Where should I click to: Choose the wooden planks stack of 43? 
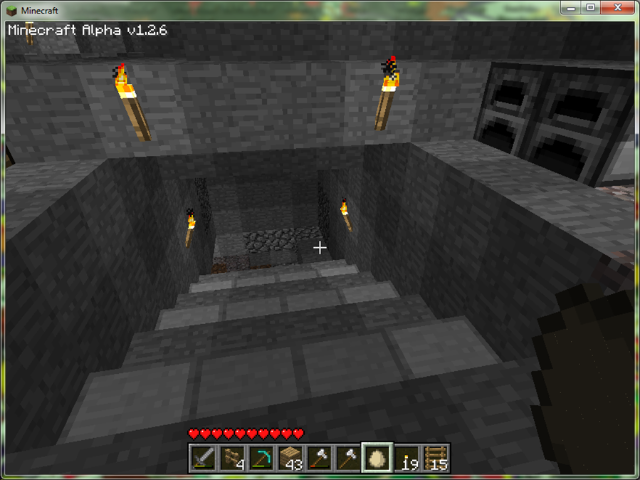291,458
